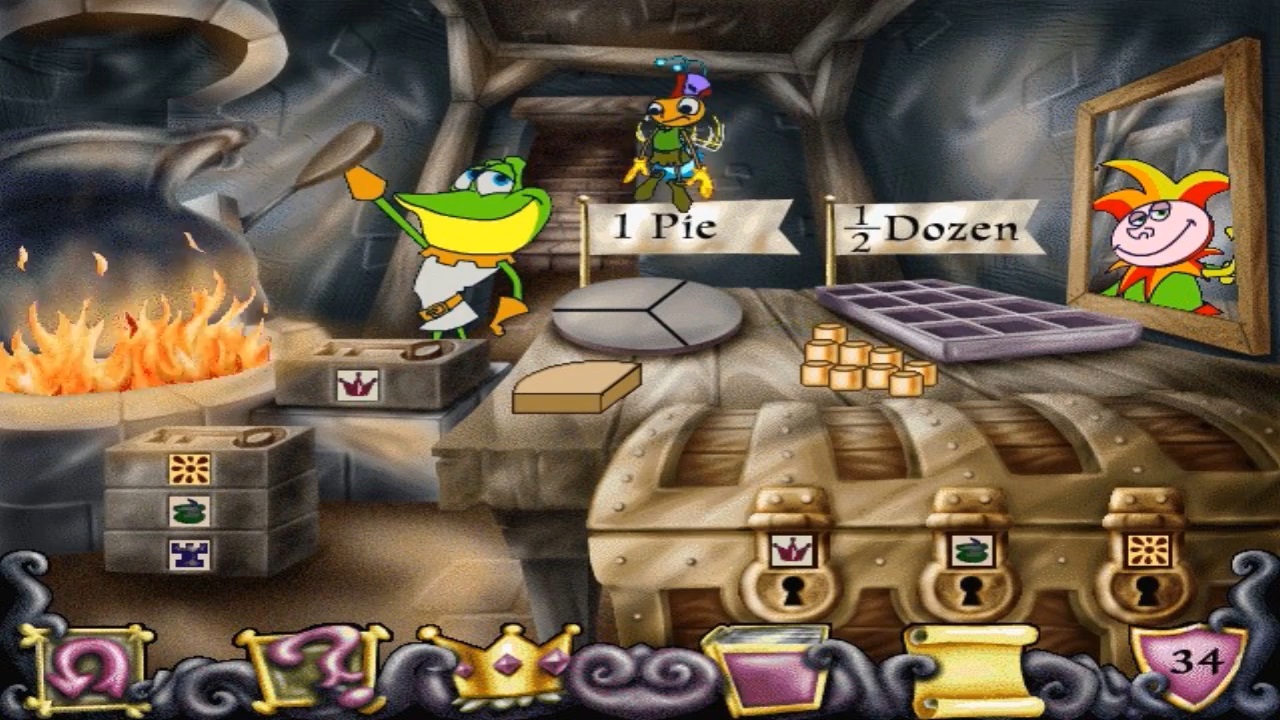
Task: Choose the key mold with the green hat symbol
Action: [190, 510]
